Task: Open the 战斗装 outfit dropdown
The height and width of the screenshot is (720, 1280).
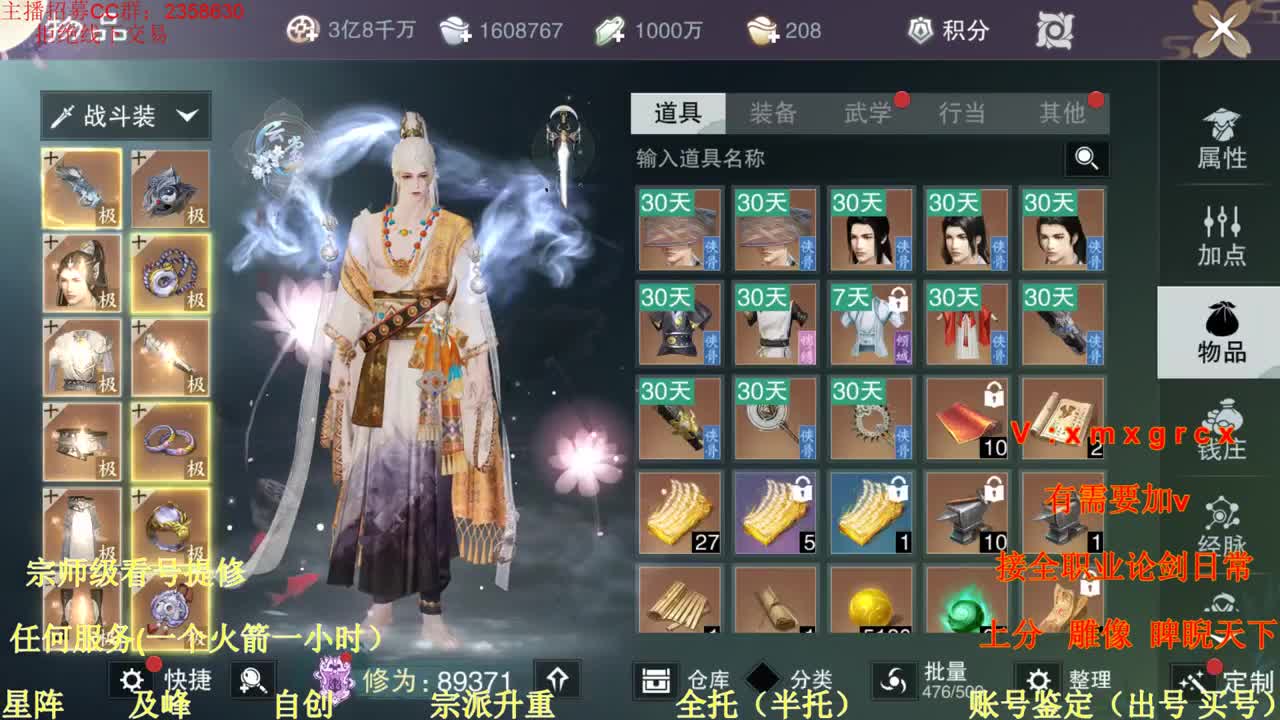Action: click(125, 115)
